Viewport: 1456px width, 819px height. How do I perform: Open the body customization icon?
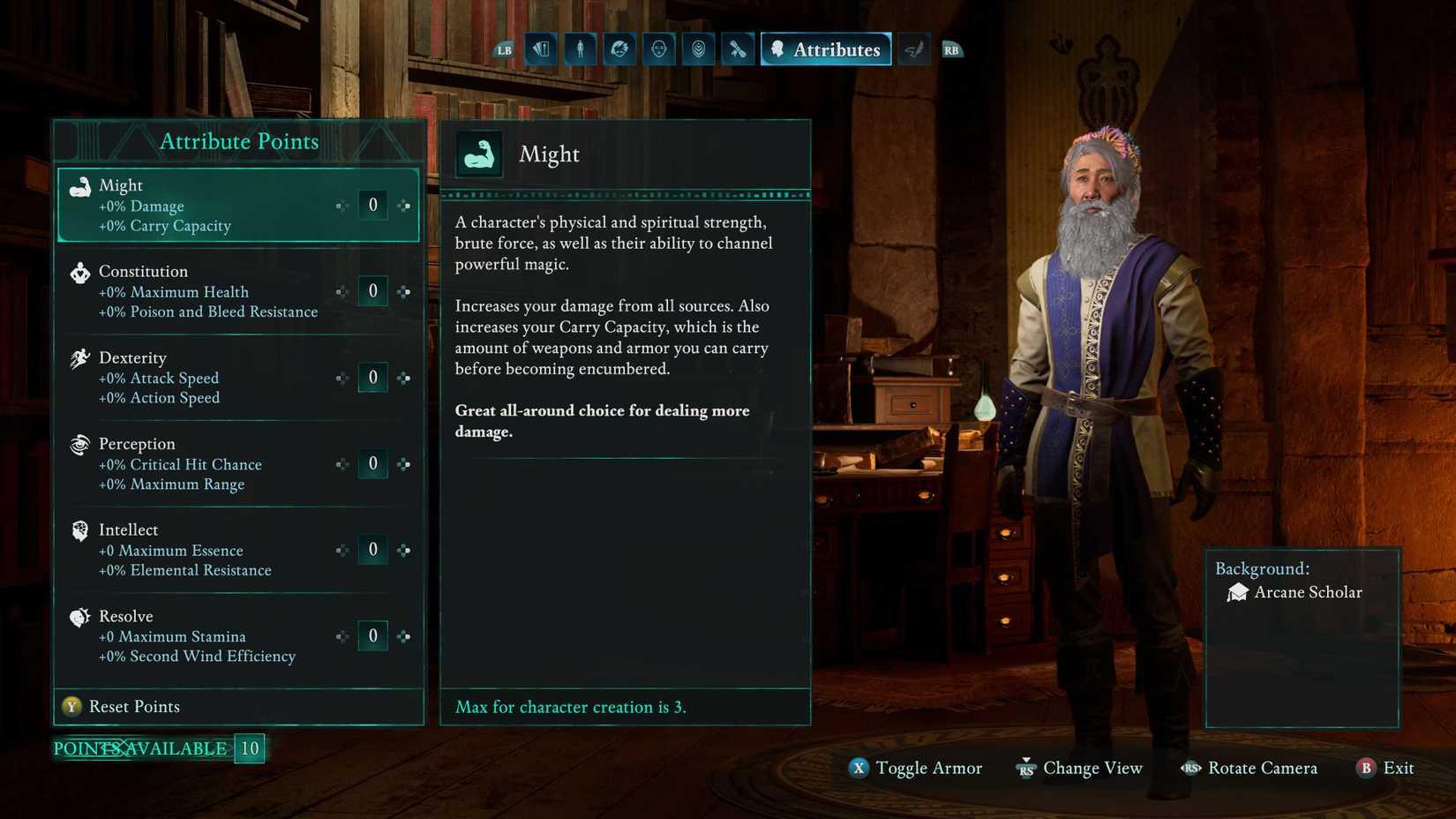tap(580, 49)
